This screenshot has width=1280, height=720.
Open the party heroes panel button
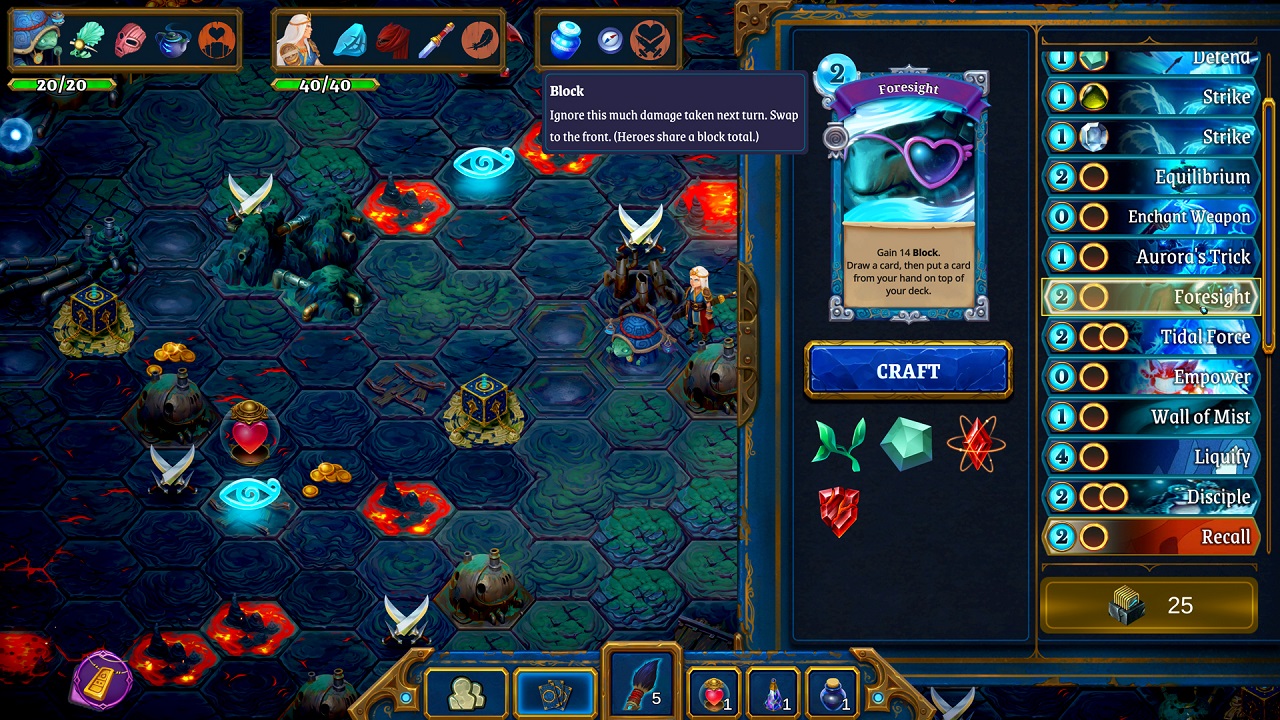click(x=463, y=694)
